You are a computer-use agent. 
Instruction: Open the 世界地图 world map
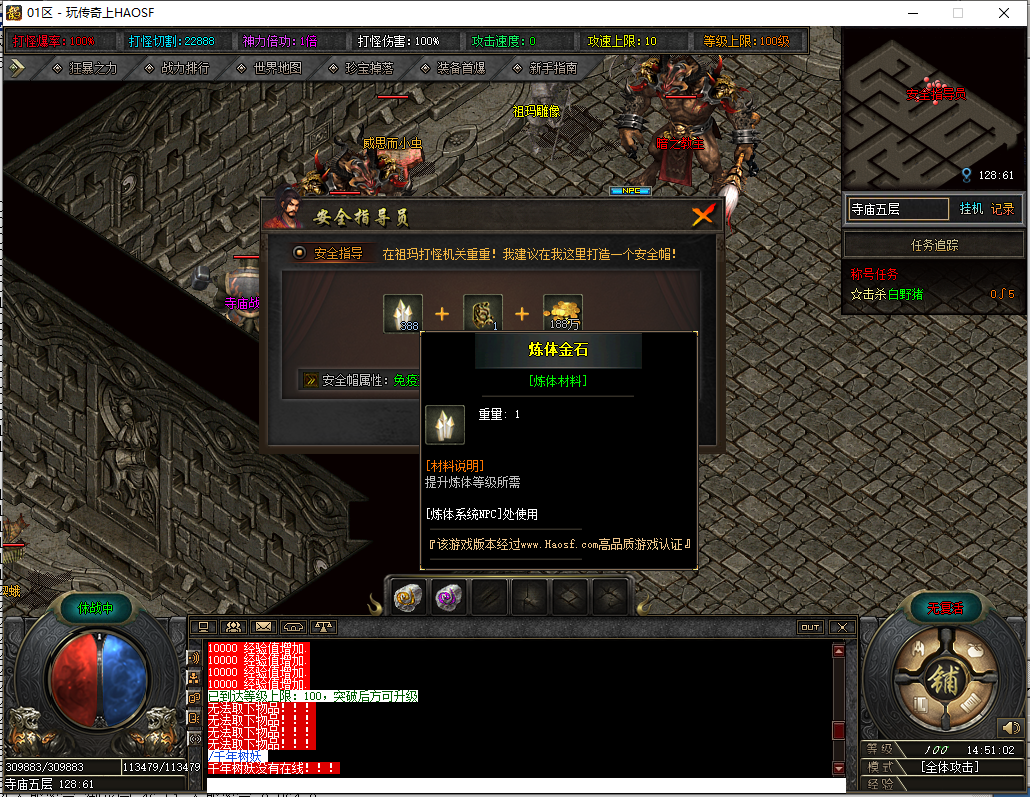point(269,68)
